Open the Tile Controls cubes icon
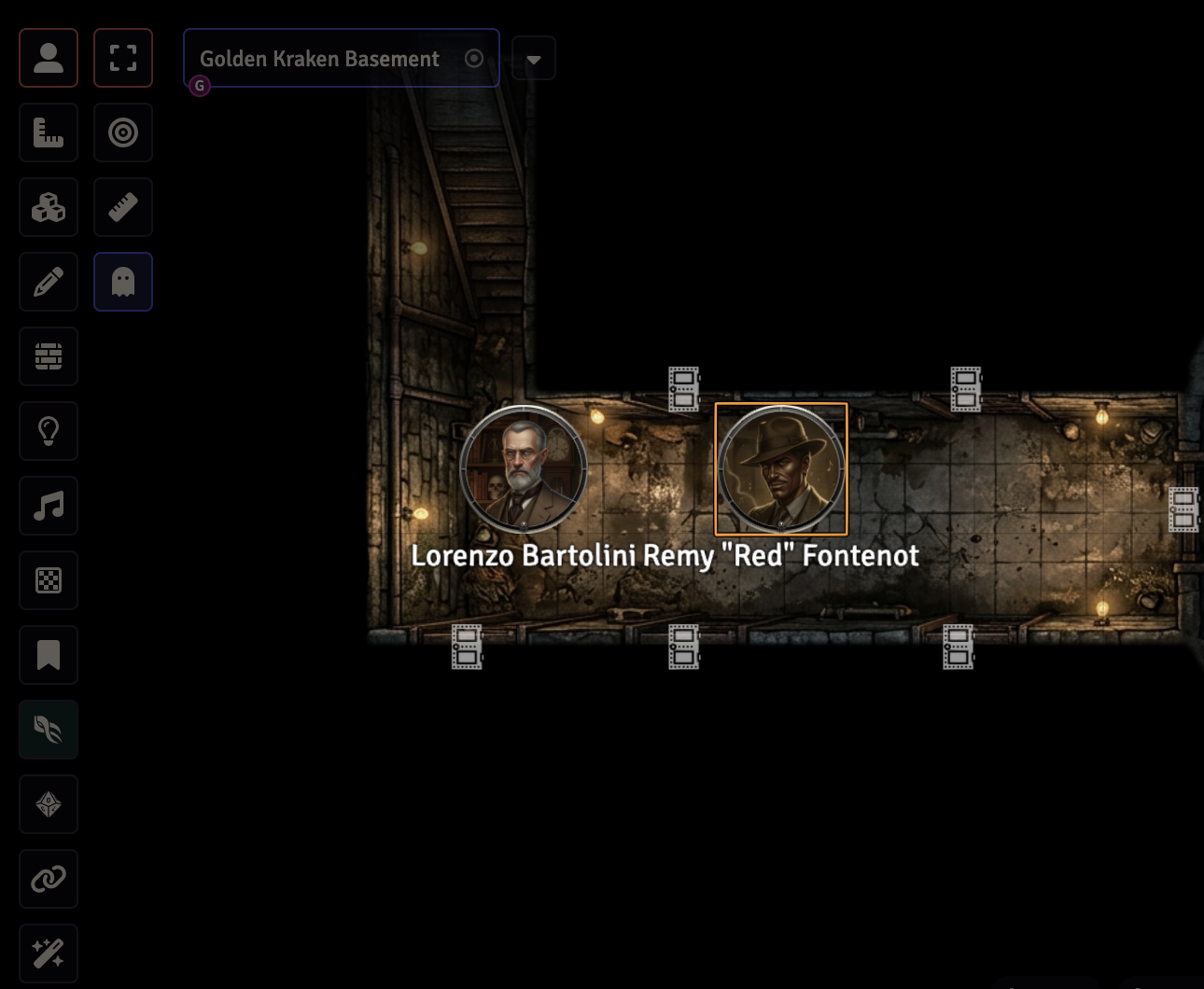Screen dimensions: 1204x989 pyautogui.click(x=49, y=207)
